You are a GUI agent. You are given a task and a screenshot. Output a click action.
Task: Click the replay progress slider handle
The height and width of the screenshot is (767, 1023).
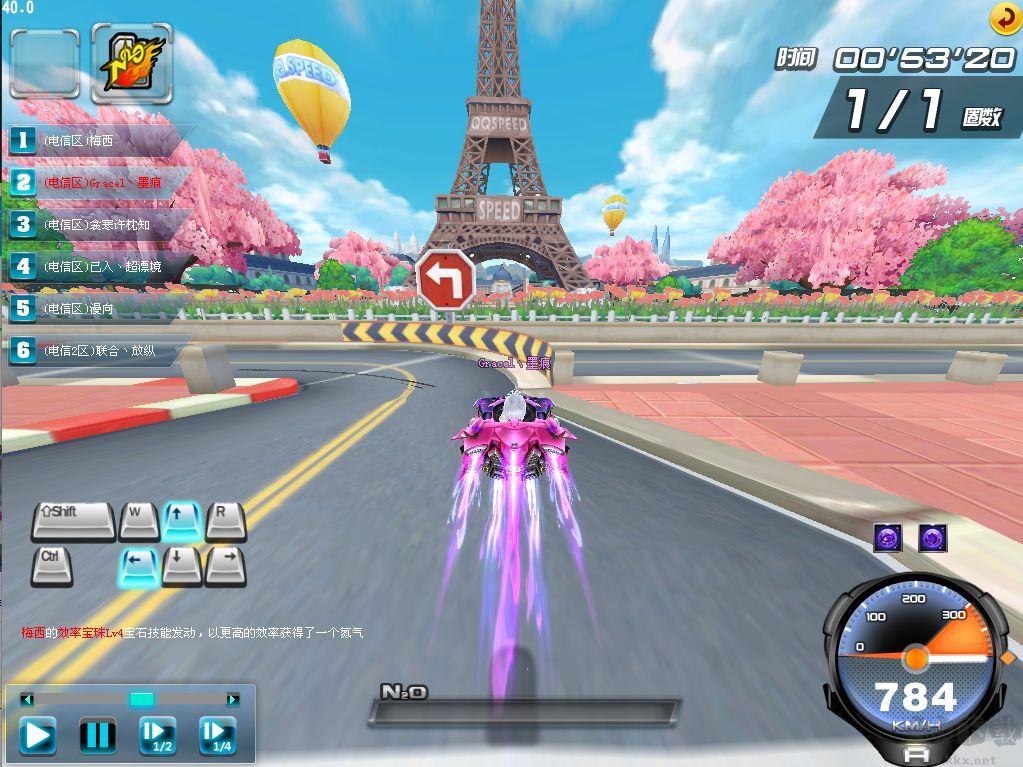tap(142, 700)
